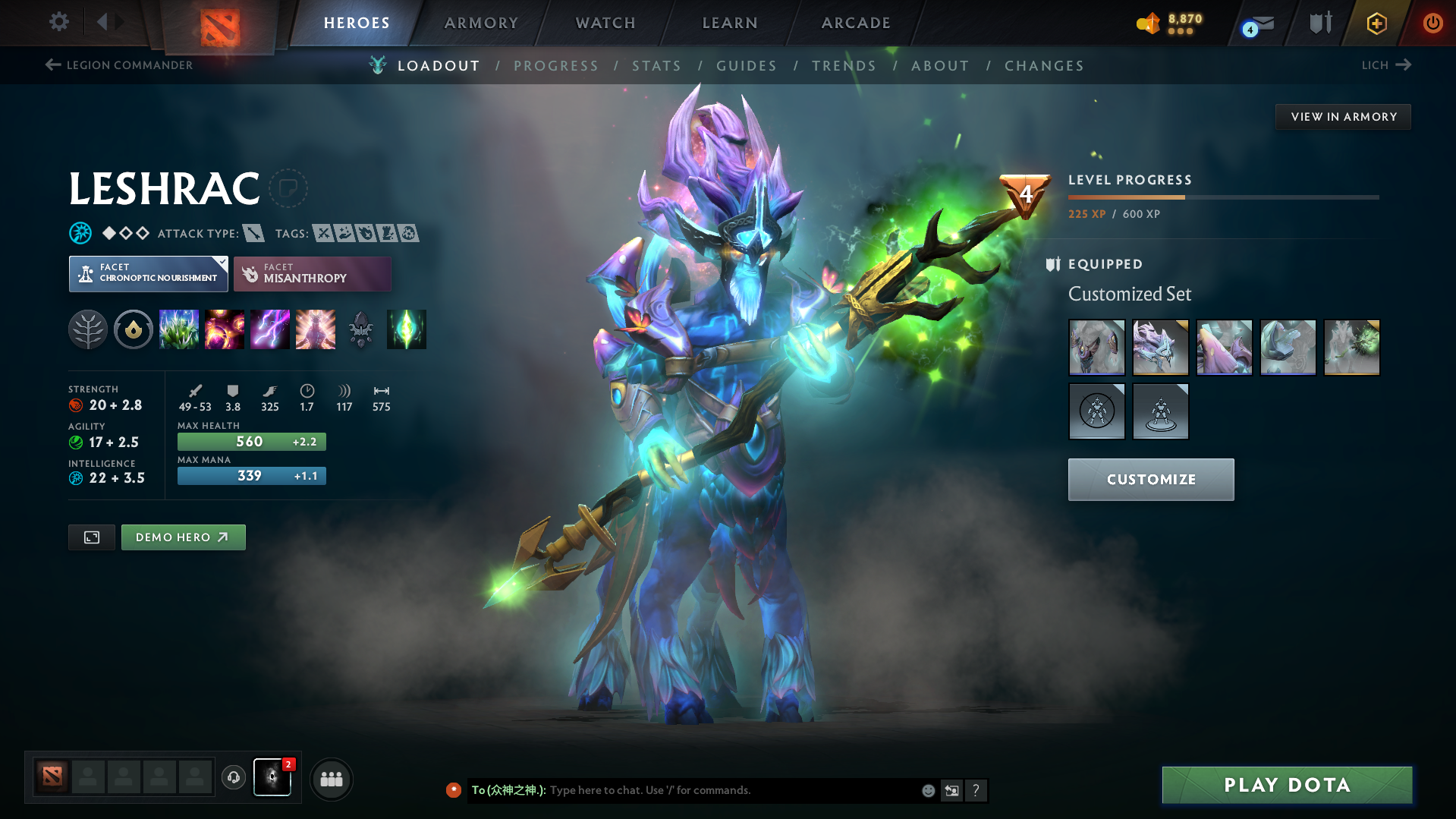Open the friends panel group icon
This screenshot has height=819, width=1456.
[331, 779]
